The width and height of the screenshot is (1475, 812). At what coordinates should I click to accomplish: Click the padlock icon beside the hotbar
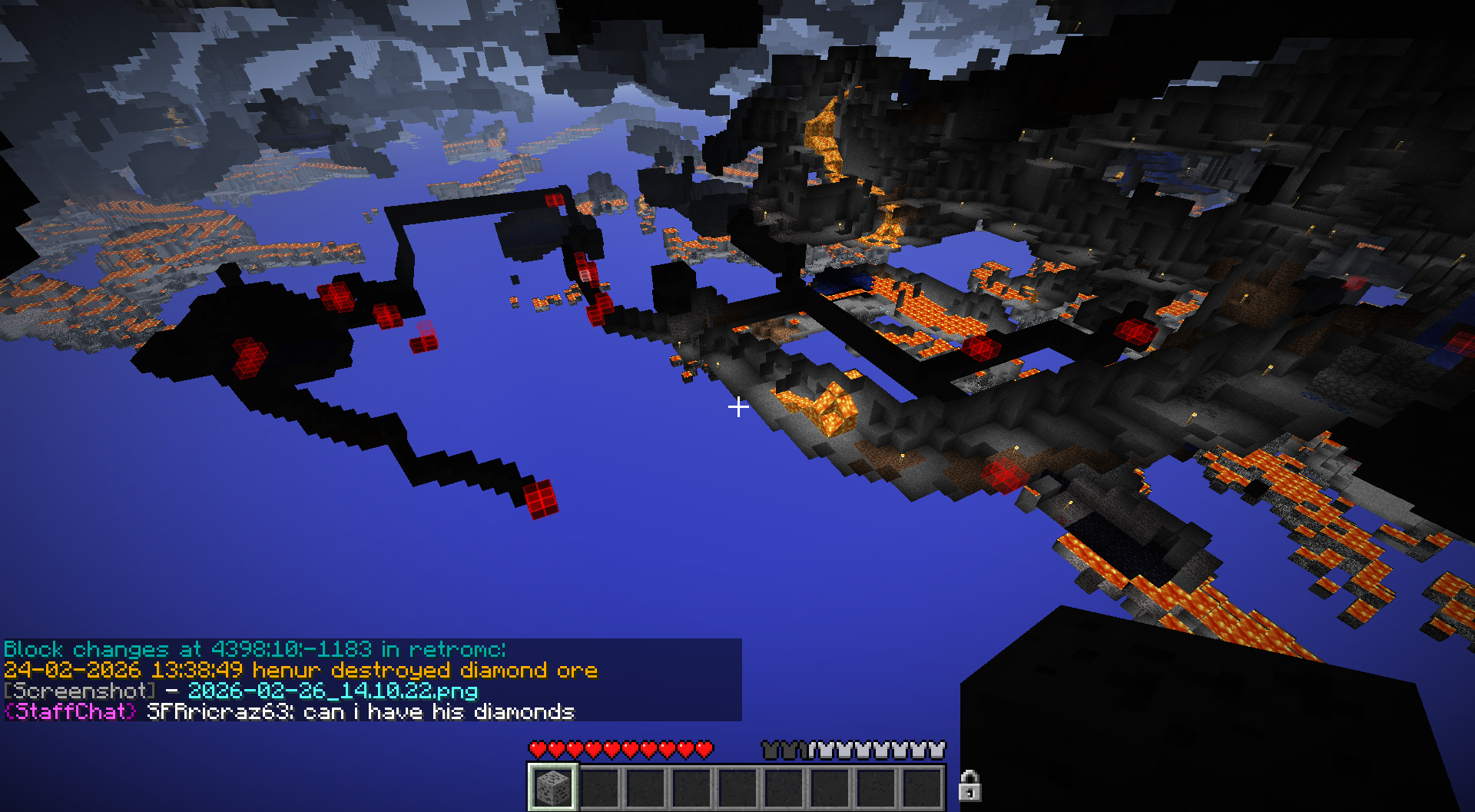970,786
